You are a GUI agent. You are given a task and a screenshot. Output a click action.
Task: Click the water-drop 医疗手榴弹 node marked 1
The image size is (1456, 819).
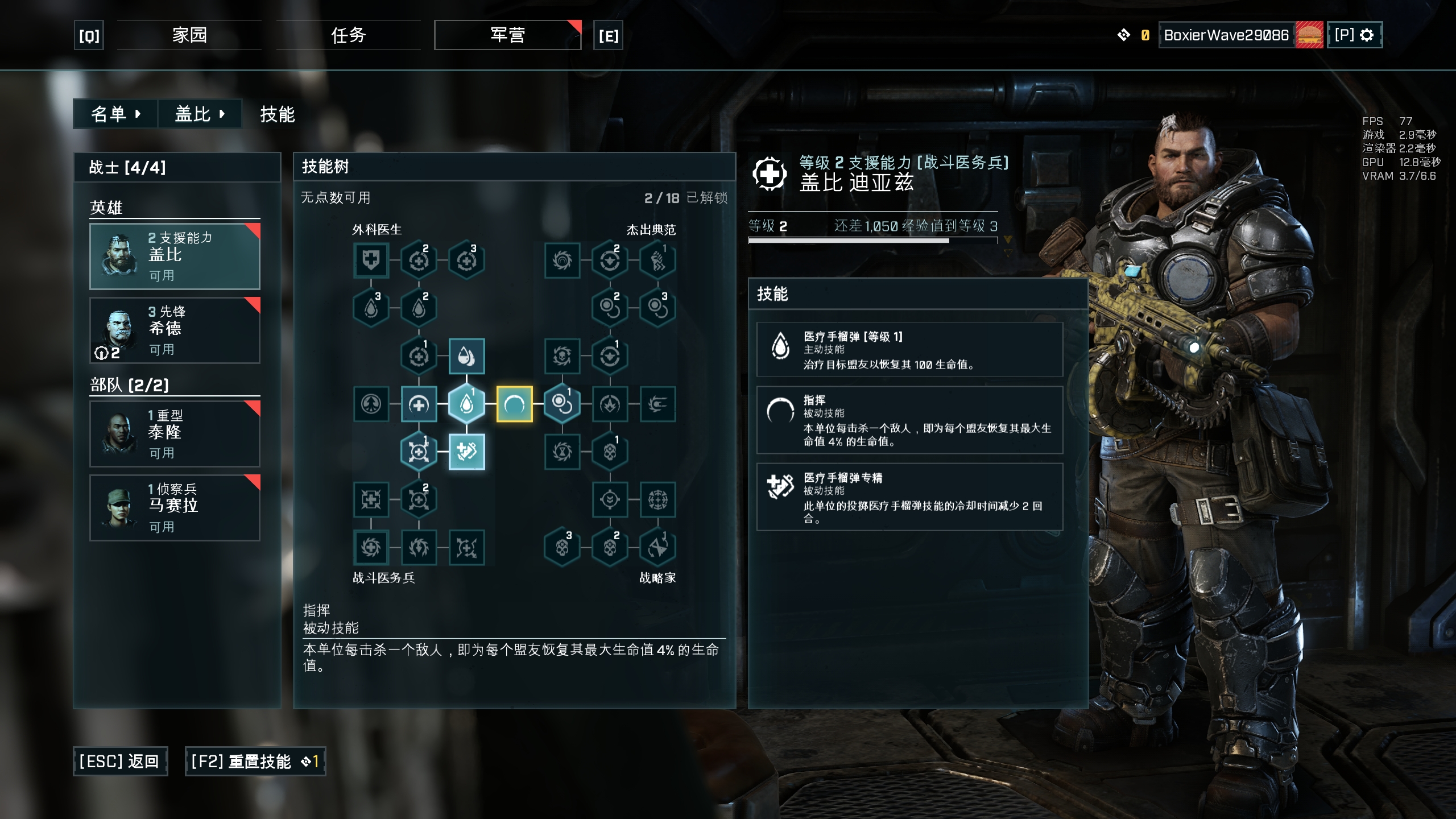tap(466, 404)
